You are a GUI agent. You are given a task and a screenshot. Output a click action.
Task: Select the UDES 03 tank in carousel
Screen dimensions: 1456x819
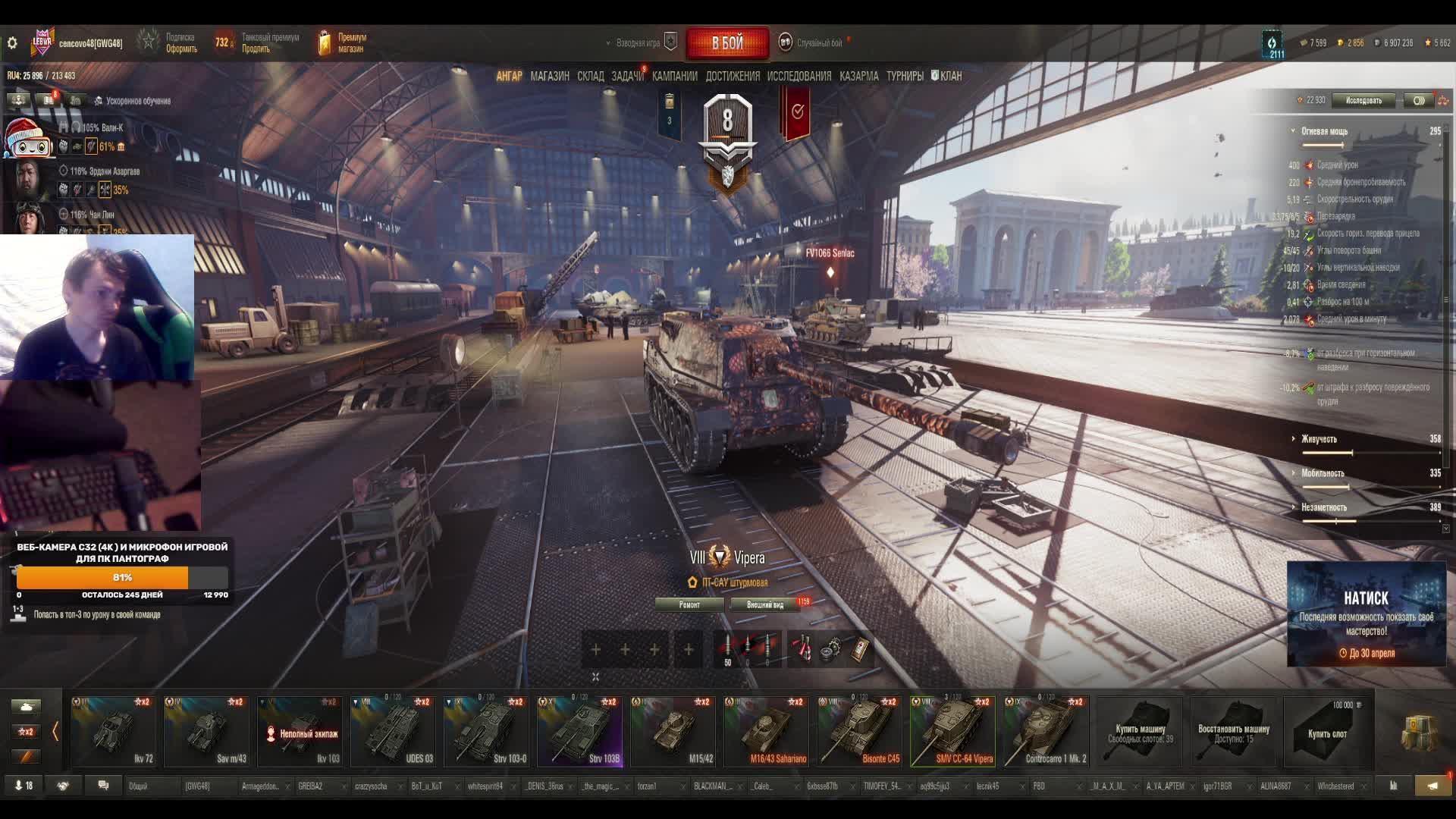click(x=393, y=732)
